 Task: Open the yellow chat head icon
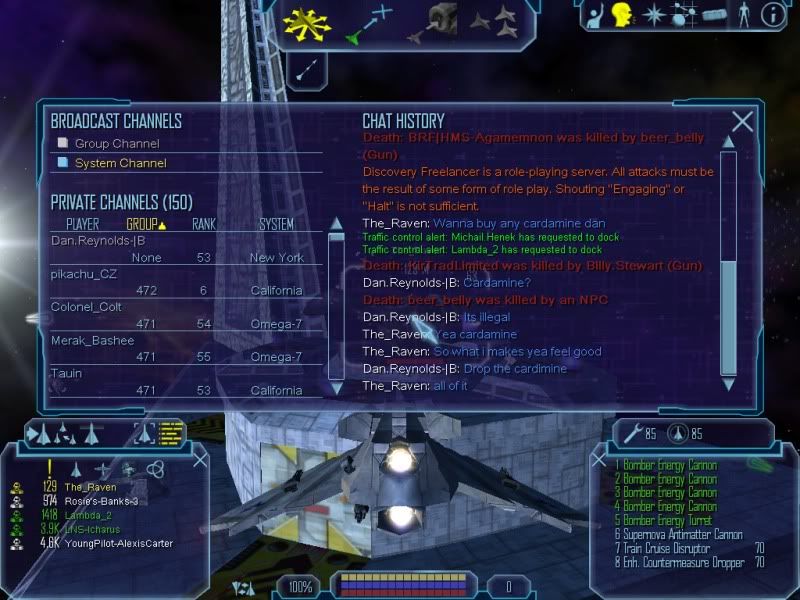(x=622, y=14)
